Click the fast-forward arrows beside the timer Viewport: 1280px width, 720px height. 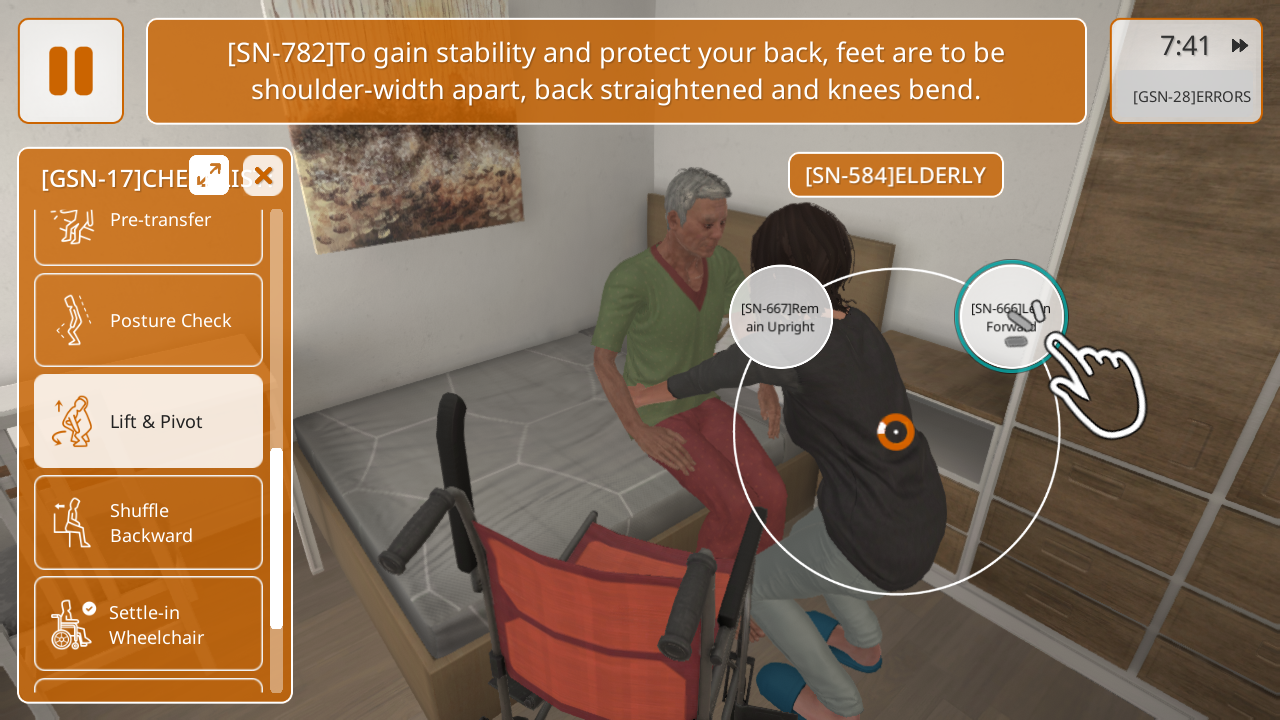(1240, 45)
